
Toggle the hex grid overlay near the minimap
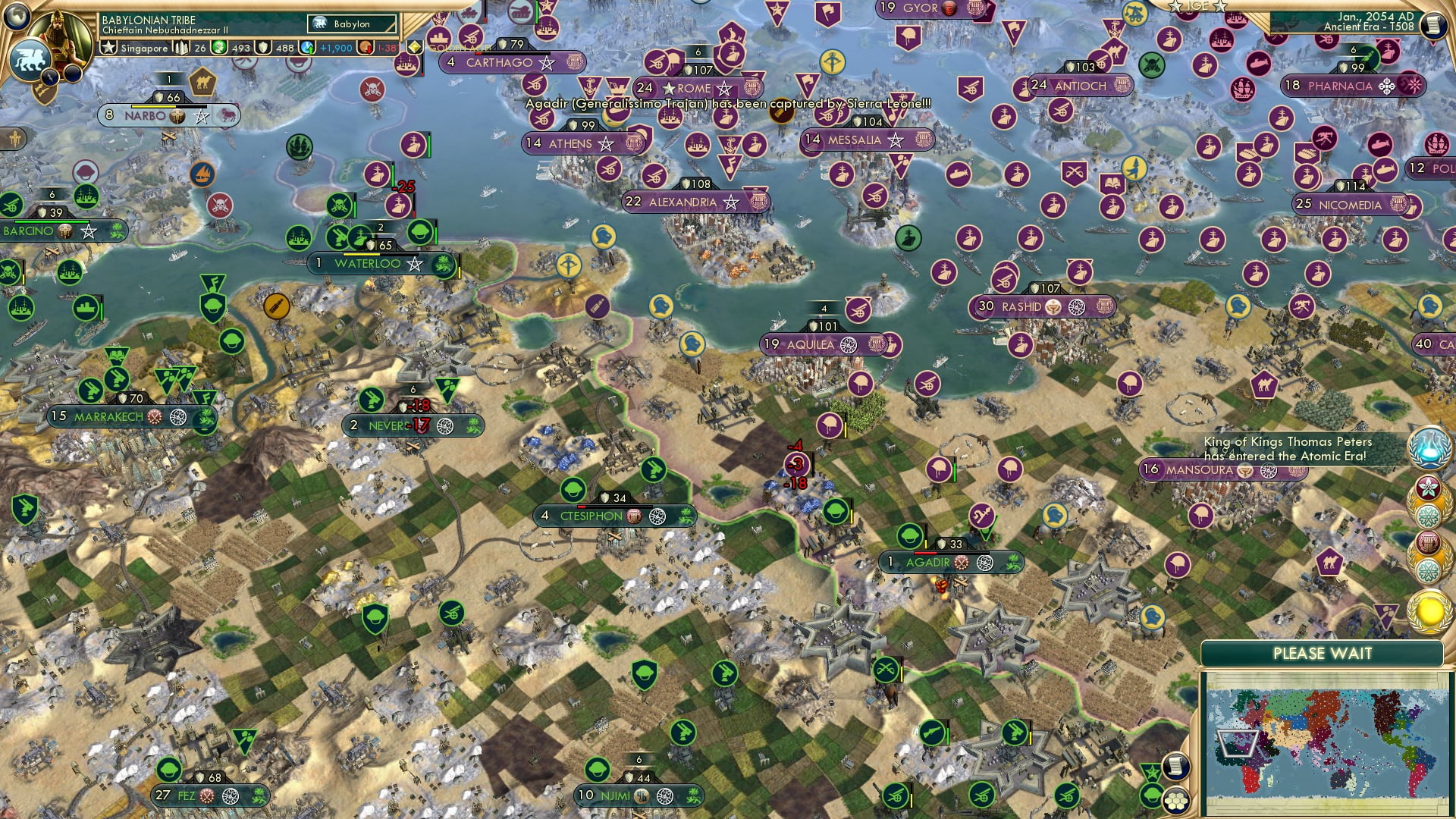1175,802
